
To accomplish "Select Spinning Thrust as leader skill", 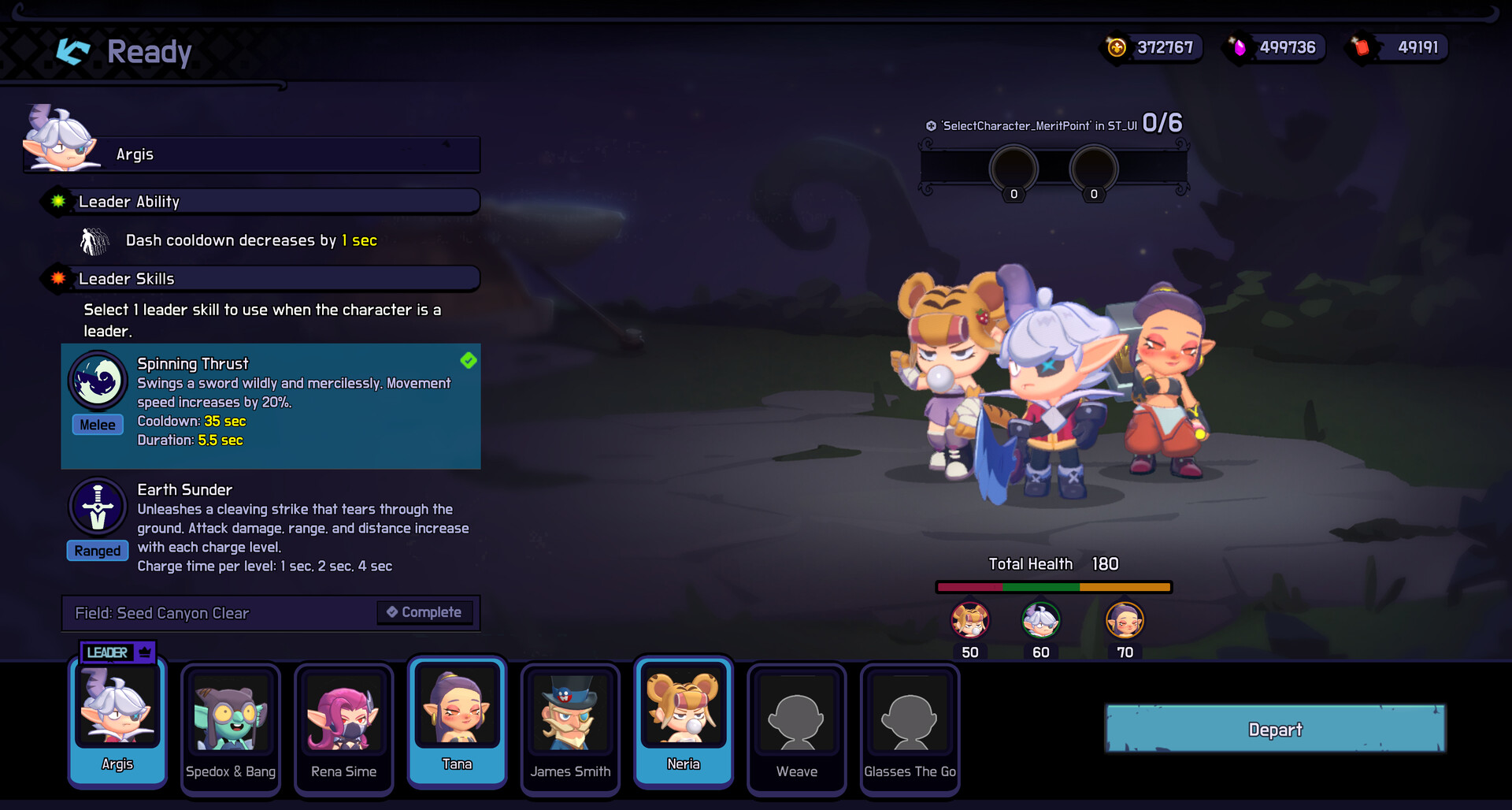I will 270,406.
